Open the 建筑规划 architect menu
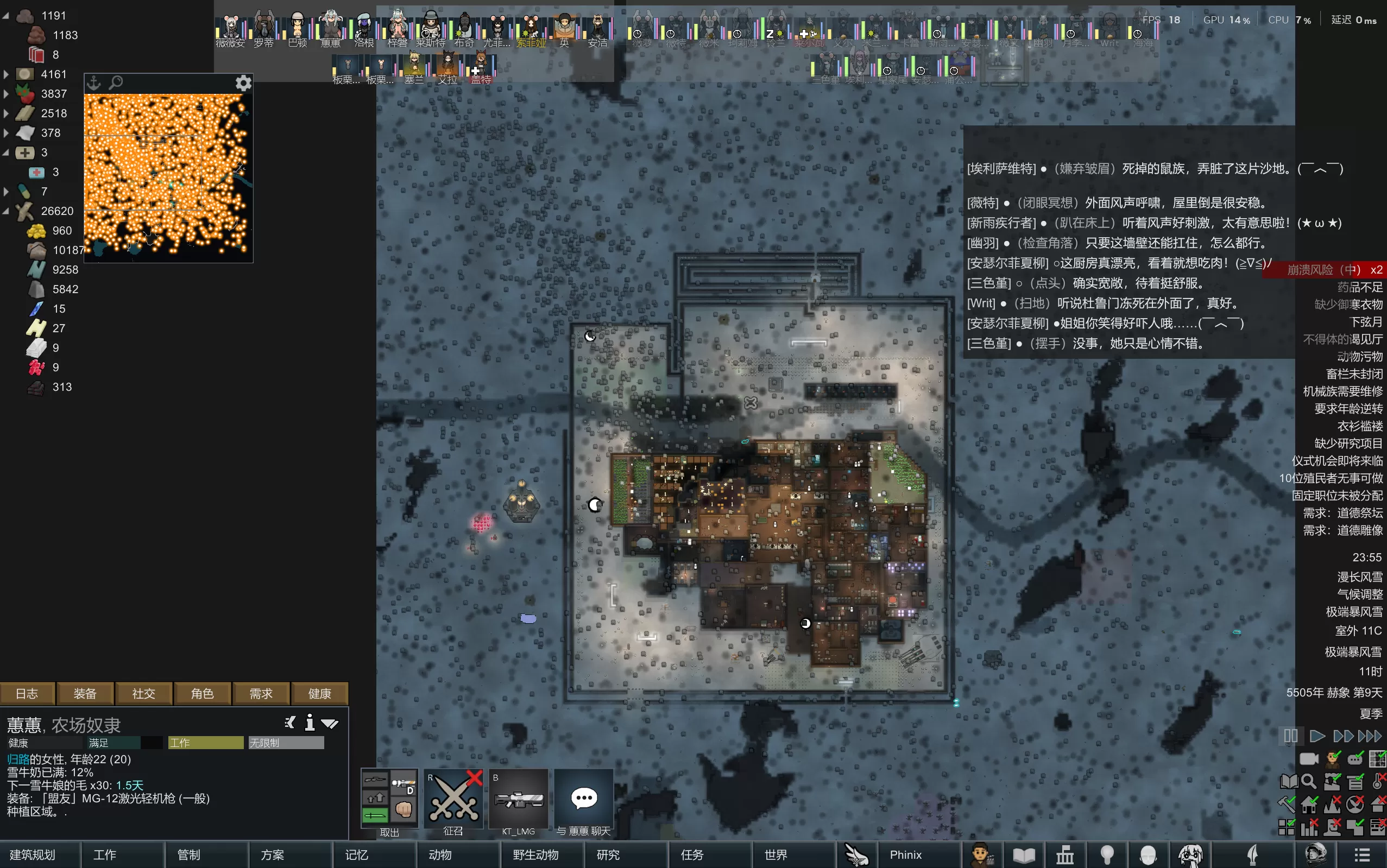This screenshot has height=868, width=1387. 33,855
